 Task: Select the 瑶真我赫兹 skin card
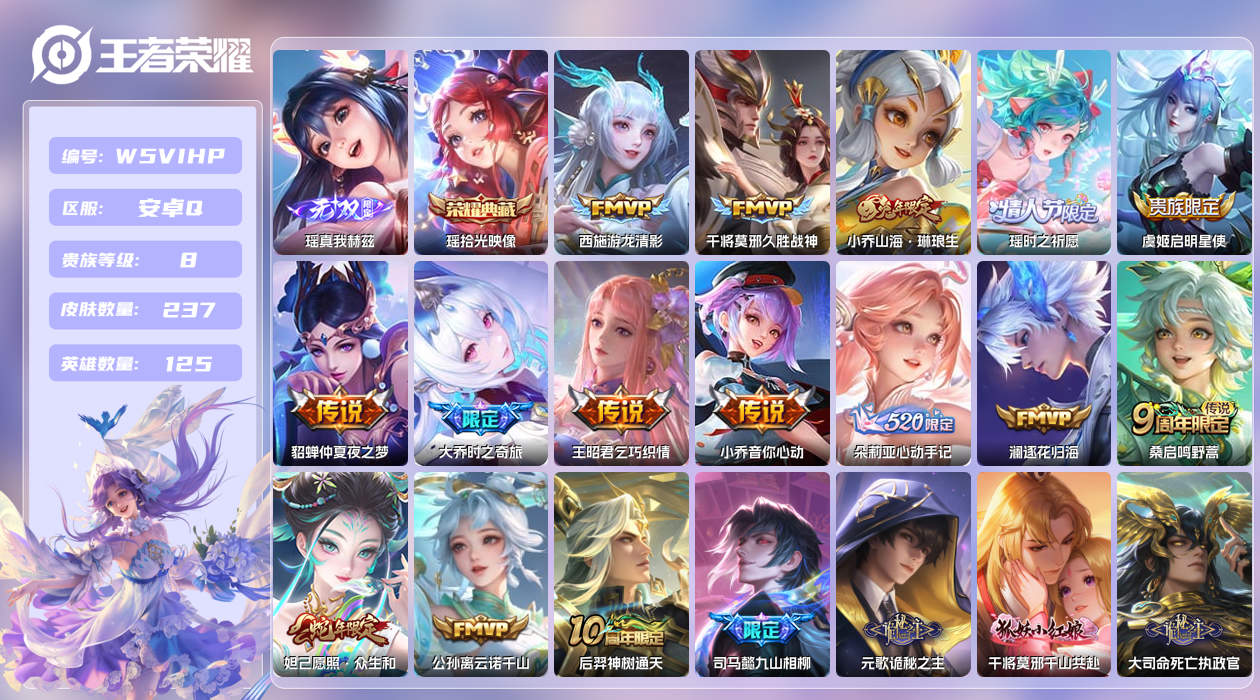point(340,152)
